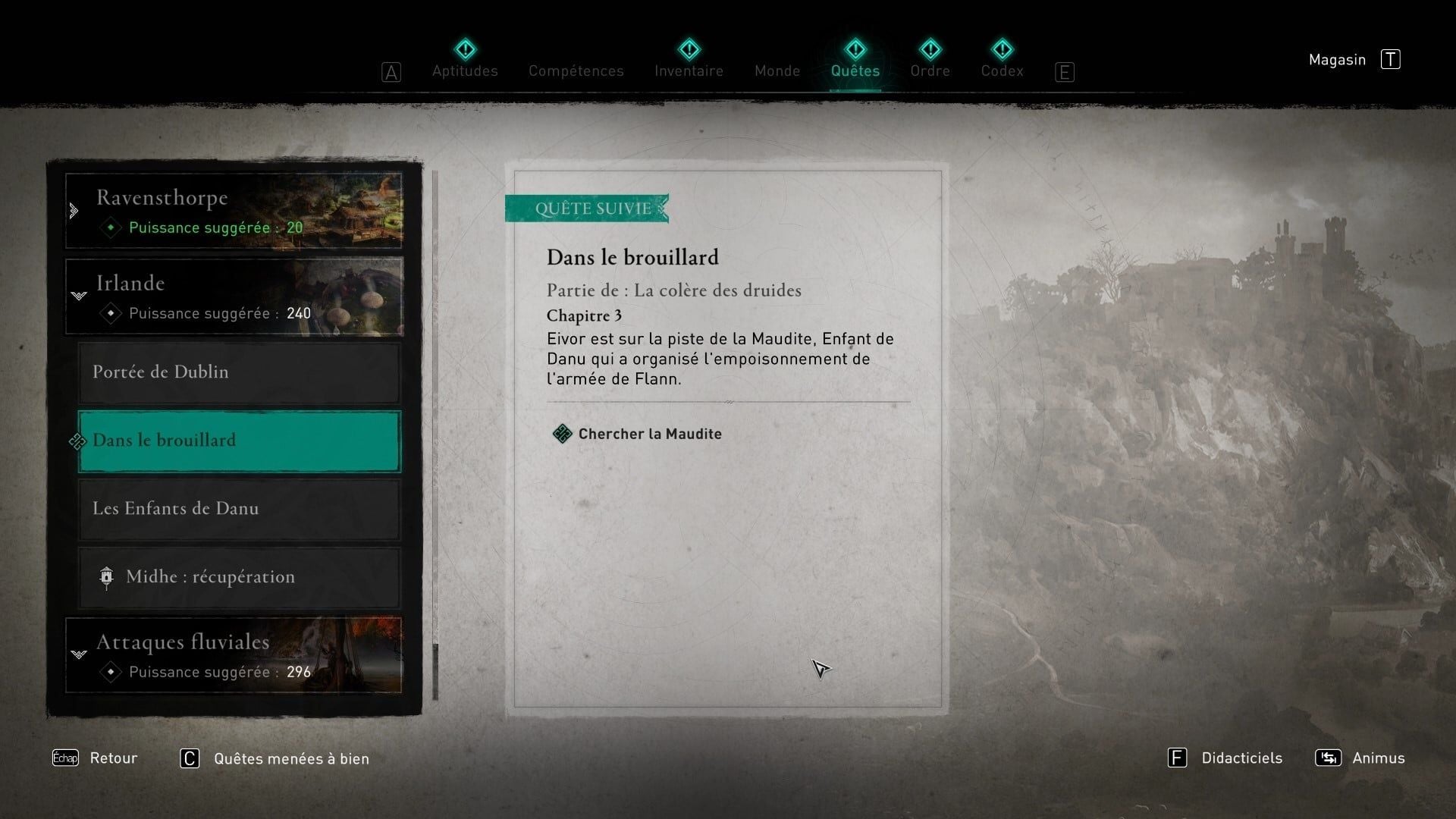Collapse the Attaques fluviales category
Image resolution: width=1456 pixels, height=819 pixels.
click(234, 655)
